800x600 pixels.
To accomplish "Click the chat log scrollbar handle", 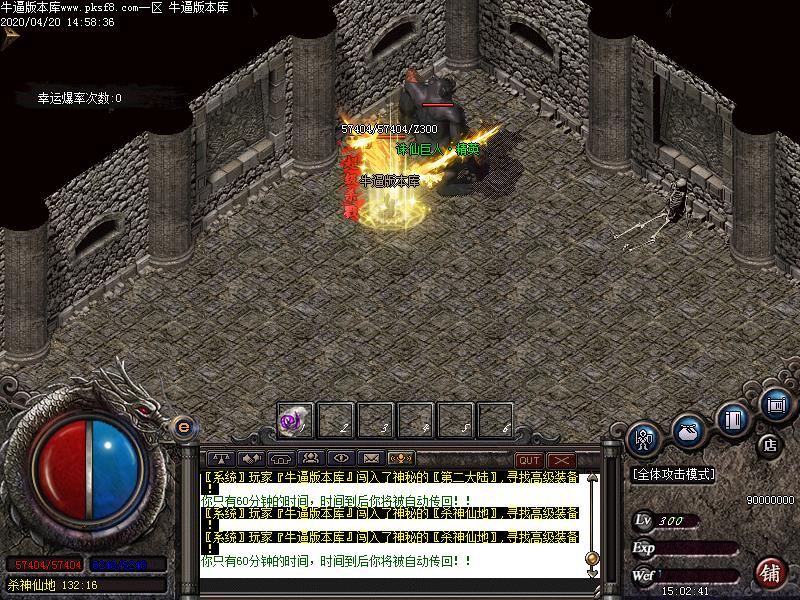I will coord(592,557).
